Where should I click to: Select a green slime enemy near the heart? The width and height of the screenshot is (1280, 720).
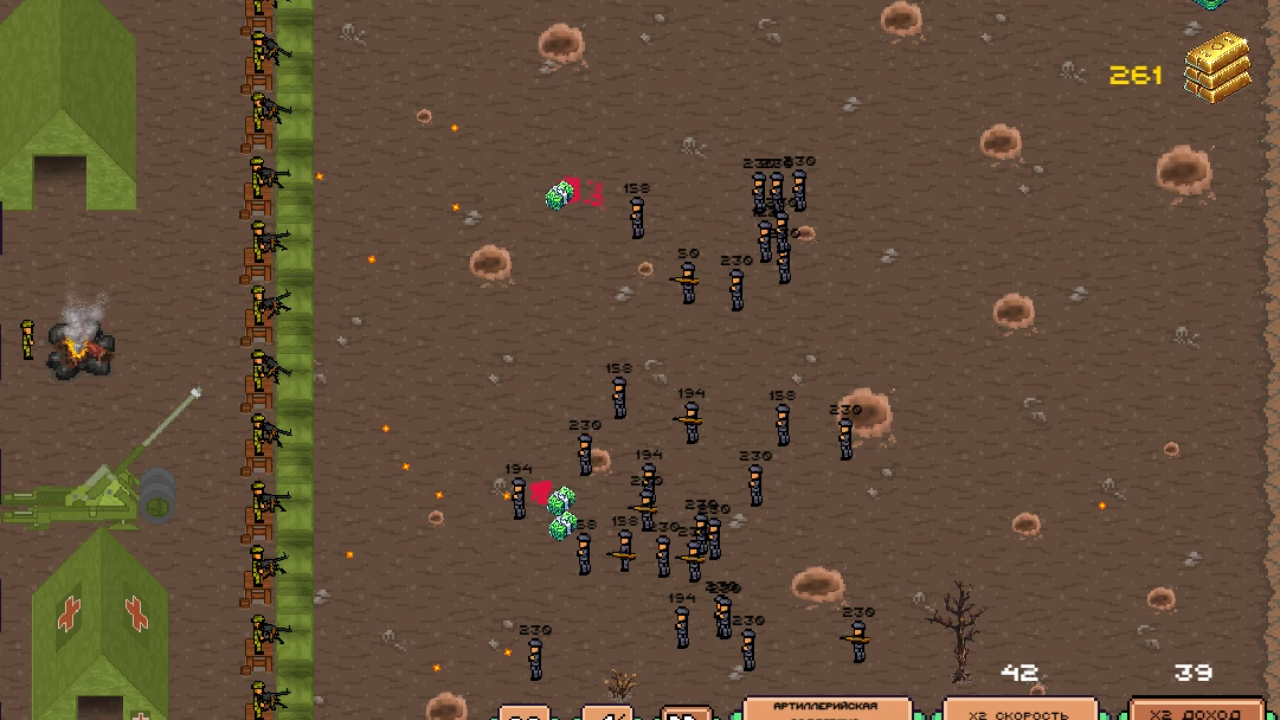(x=562, y=500)
